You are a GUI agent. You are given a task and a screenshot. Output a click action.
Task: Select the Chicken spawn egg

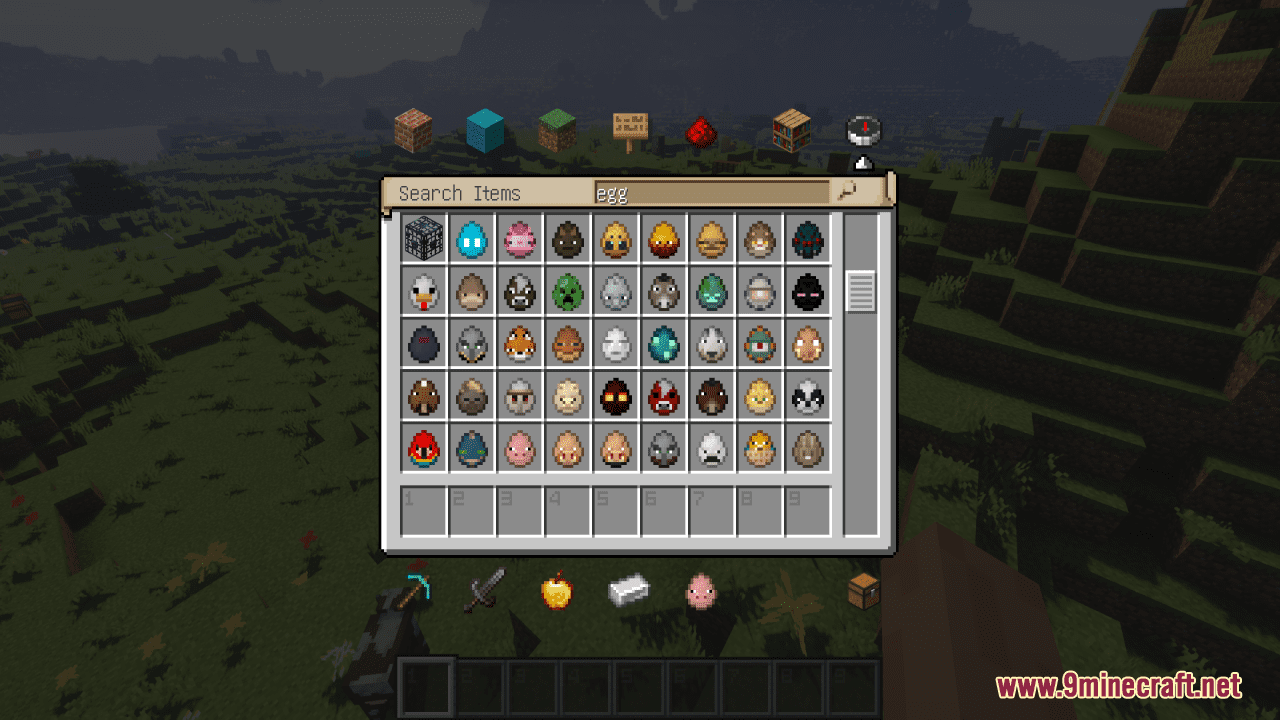[424, 292]
